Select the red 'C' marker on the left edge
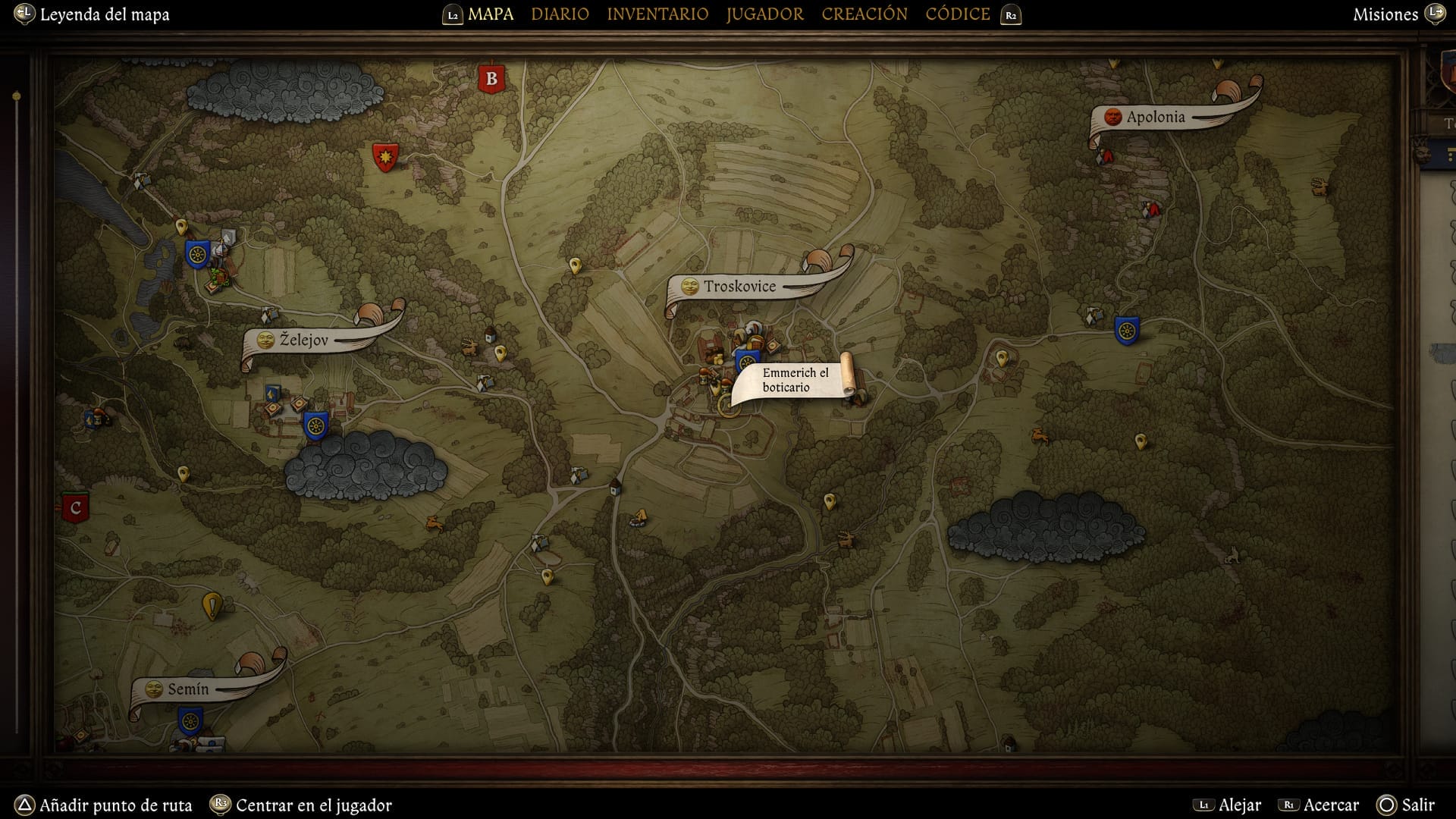This screenshot has width=1456, height=819. tap(75, 507)
